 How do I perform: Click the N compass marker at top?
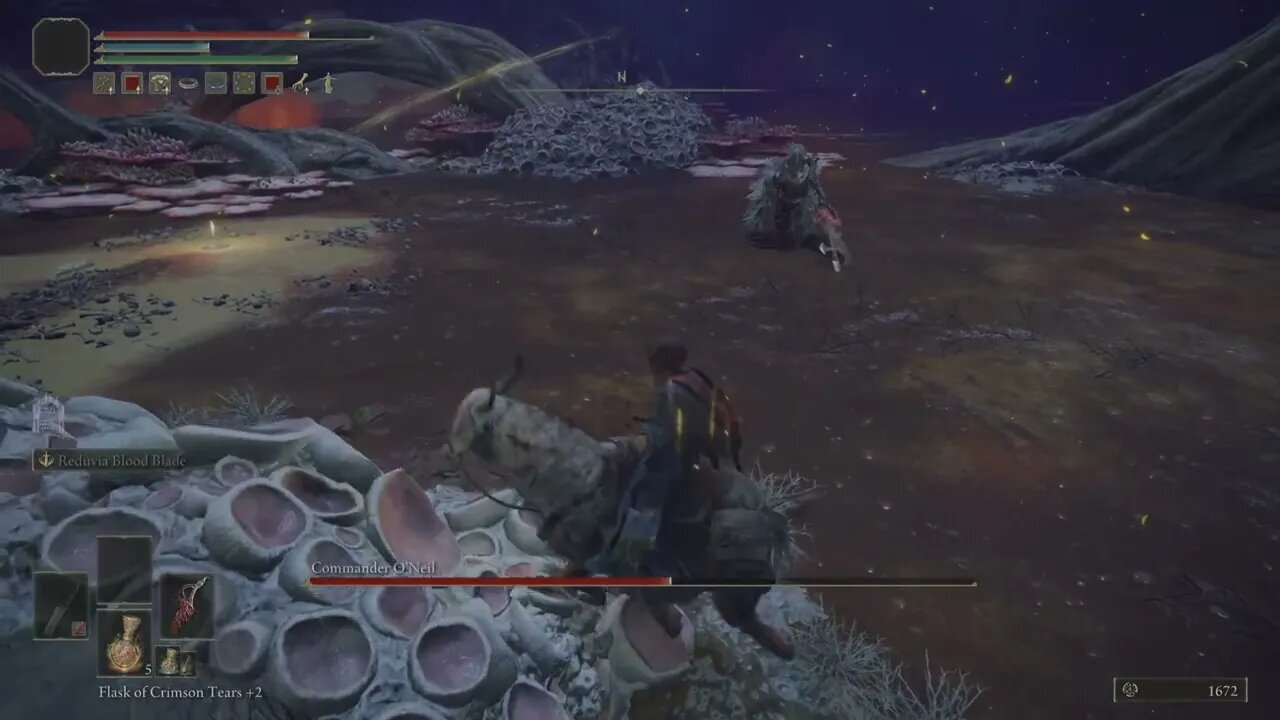click(x=620, y=75)
